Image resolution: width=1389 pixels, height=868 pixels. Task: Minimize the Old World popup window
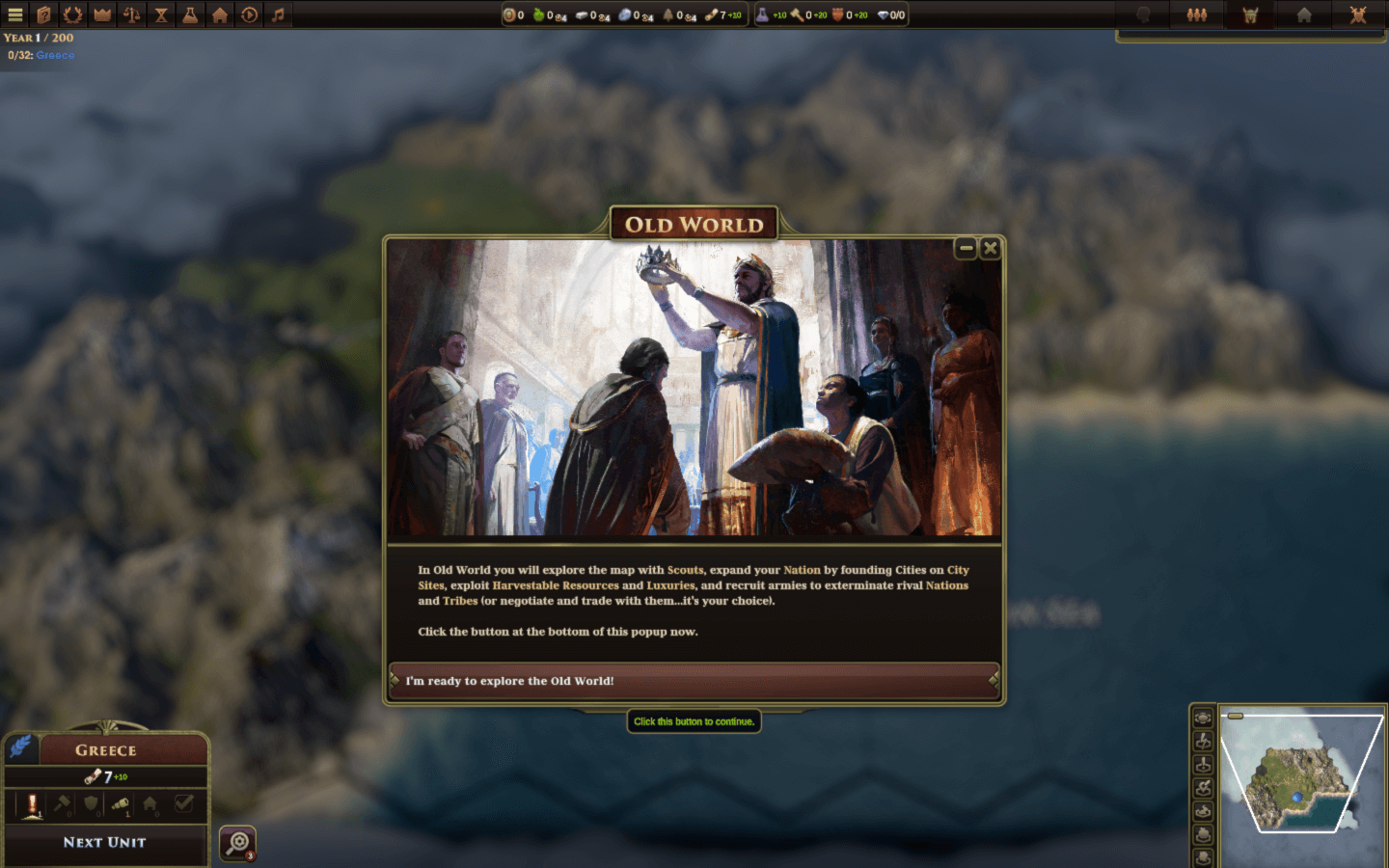[x=966, y=249]
